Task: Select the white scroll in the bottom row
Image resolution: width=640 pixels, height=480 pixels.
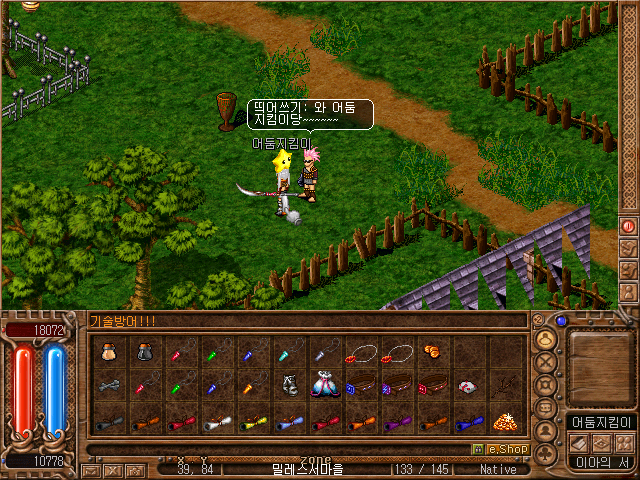Action: click(215, 422)
